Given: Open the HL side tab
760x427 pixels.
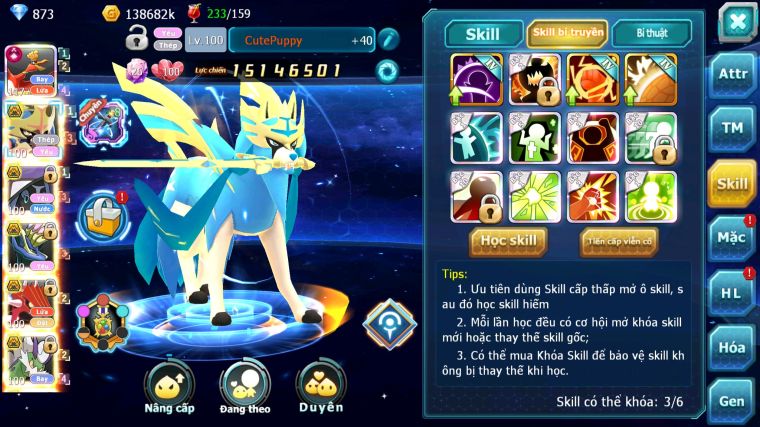Looking at the screenshot, I should [x=733, y=293].
